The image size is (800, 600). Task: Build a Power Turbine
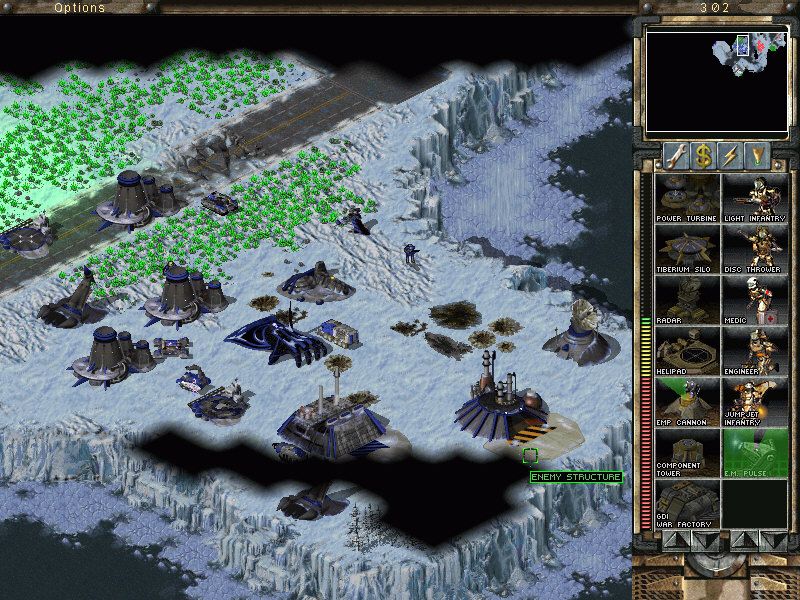click(687, 198)
